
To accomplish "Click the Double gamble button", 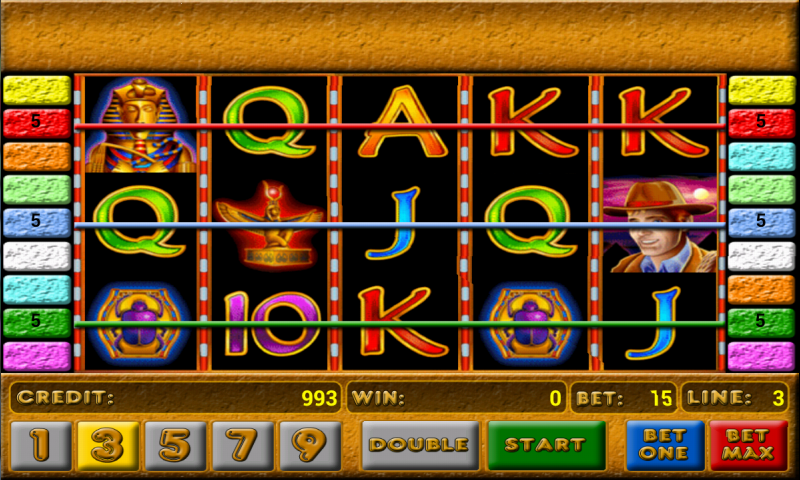I will [x=418, y=445].
